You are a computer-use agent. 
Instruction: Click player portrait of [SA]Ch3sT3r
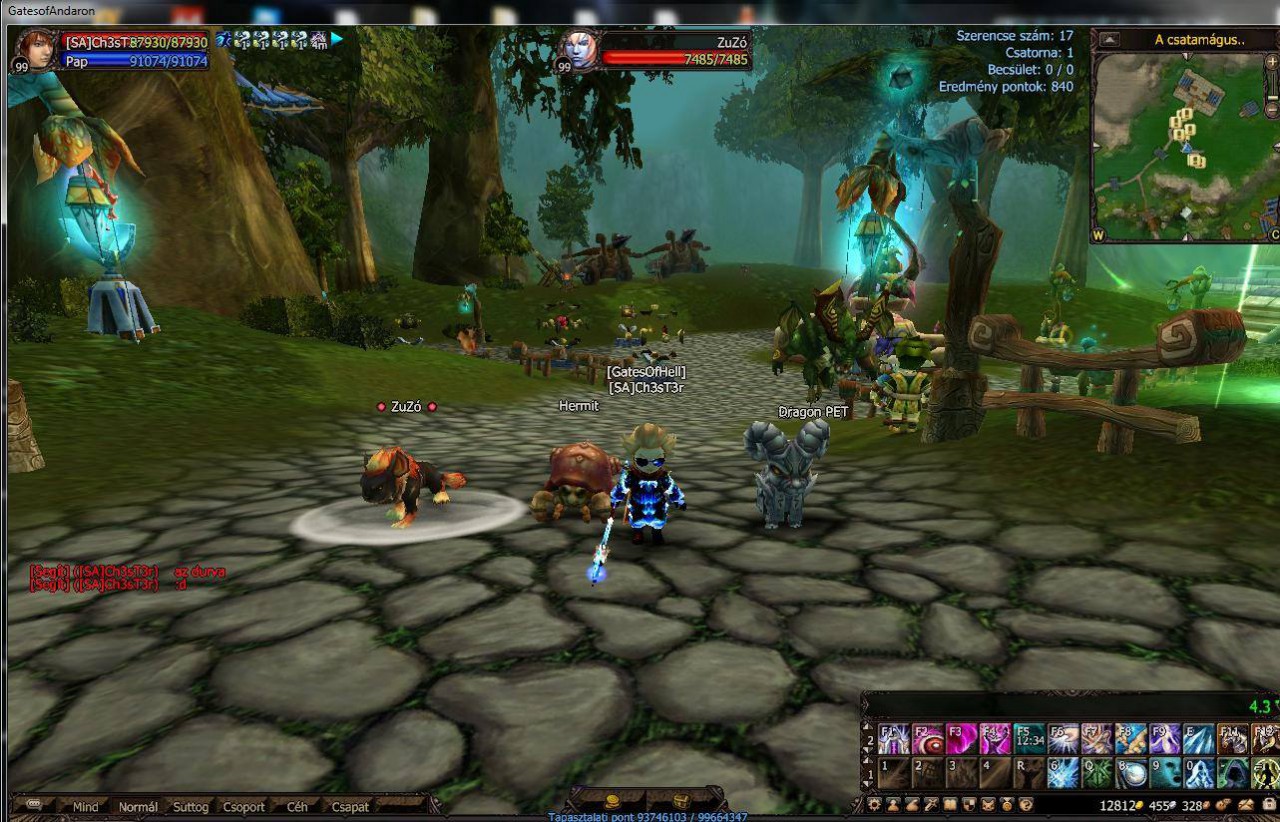point(34,50)
